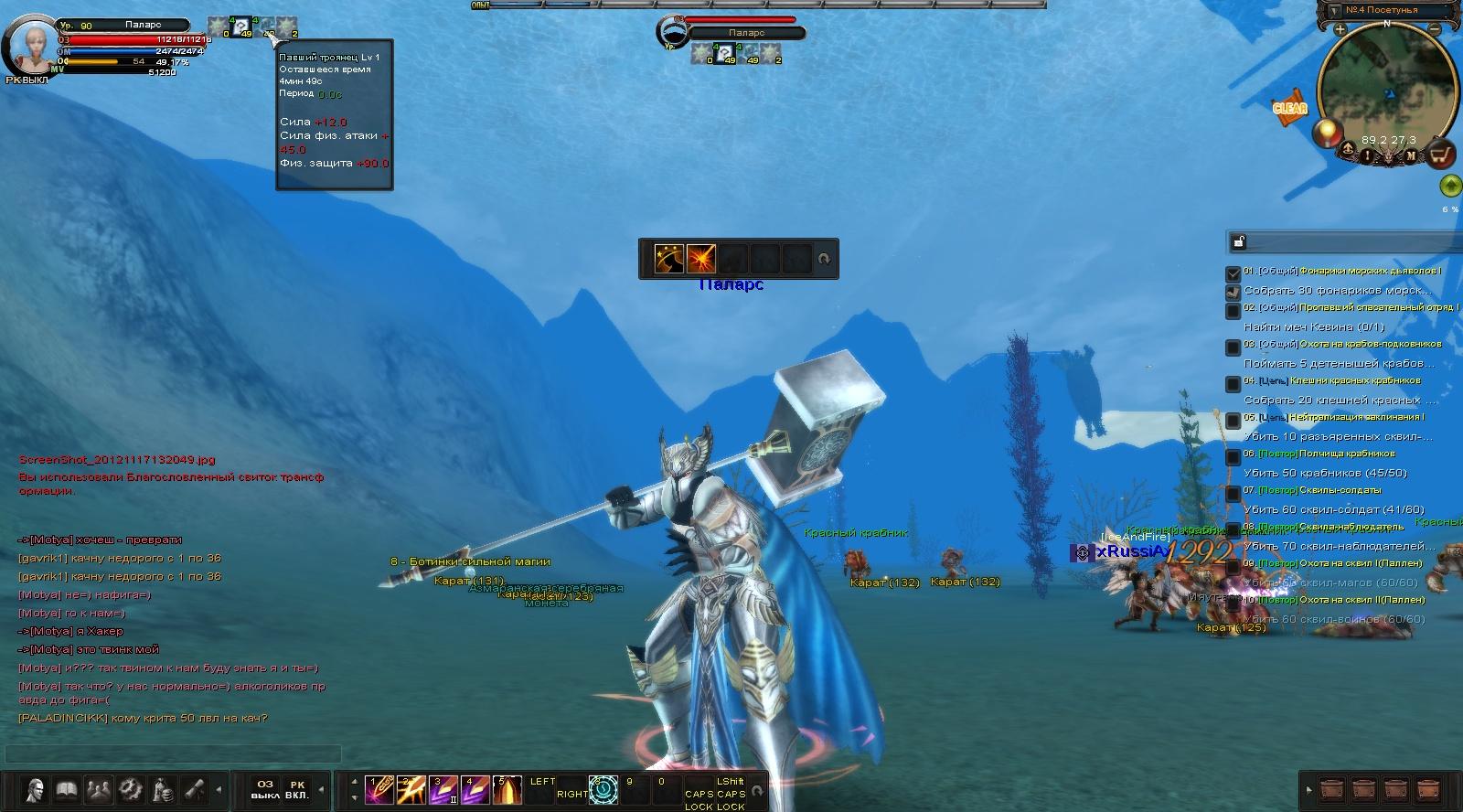Zoom out the minimap with minus button
1463x812 pixels.
coord(1435,30)
